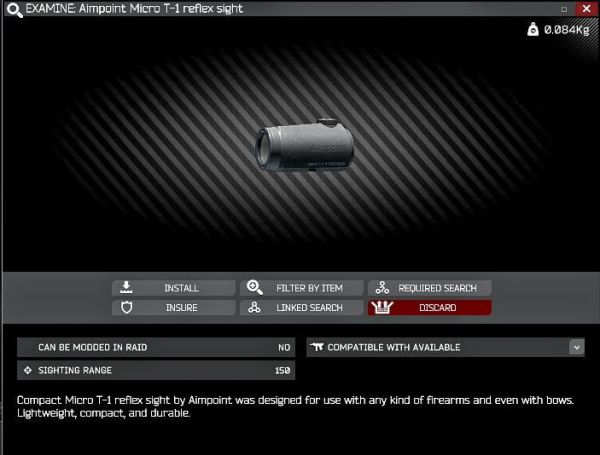600x455 pixels.
Task: Click the small square window button beside the X
Action: (x=566, y=8)
